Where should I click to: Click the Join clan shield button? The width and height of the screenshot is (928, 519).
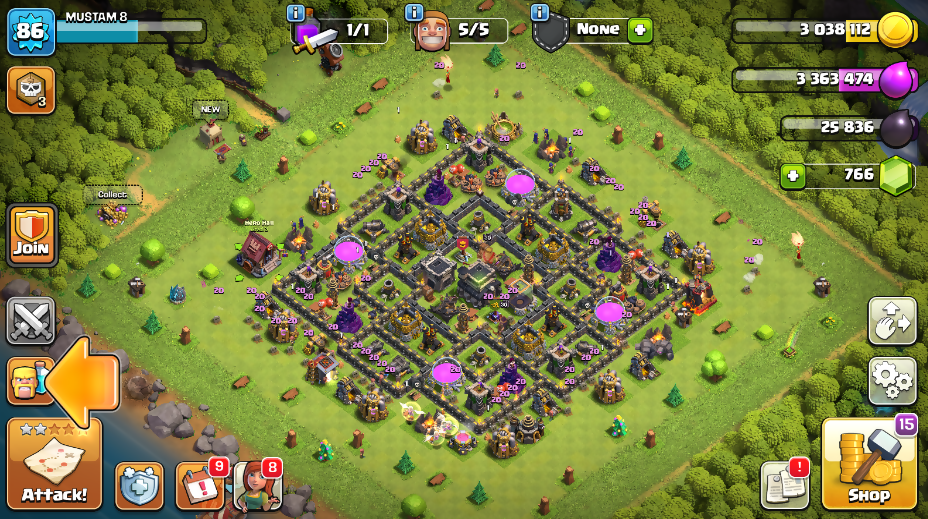(32, 236)
